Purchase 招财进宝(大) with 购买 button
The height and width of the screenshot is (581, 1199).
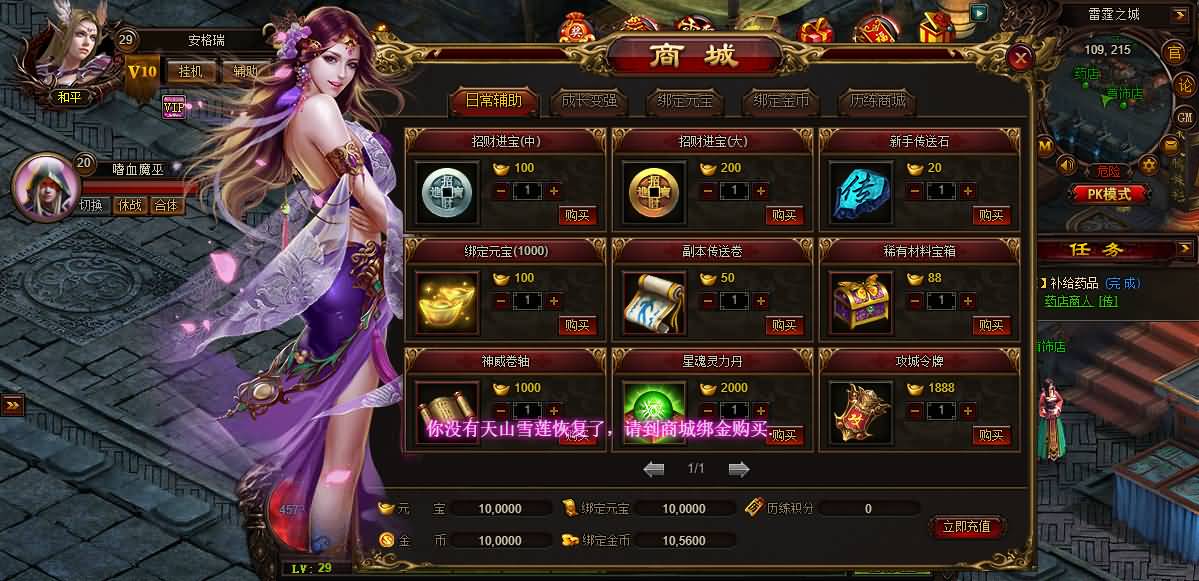(x=785, y=215)
